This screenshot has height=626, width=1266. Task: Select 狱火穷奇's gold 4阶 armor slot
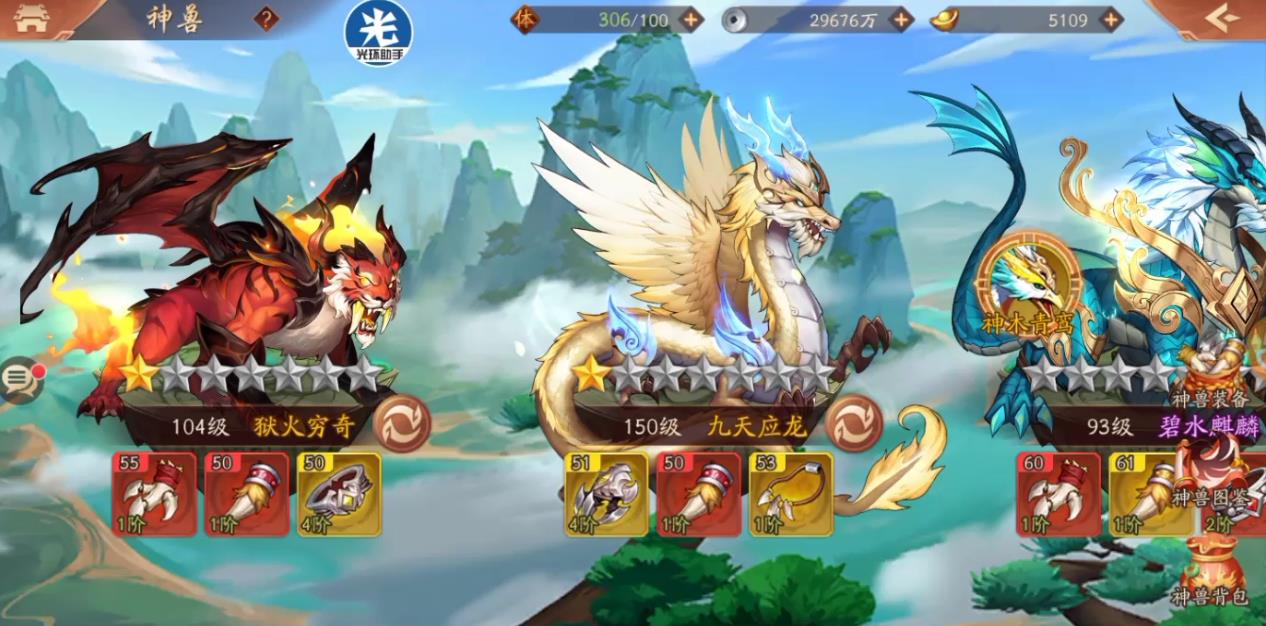(339, 494)
